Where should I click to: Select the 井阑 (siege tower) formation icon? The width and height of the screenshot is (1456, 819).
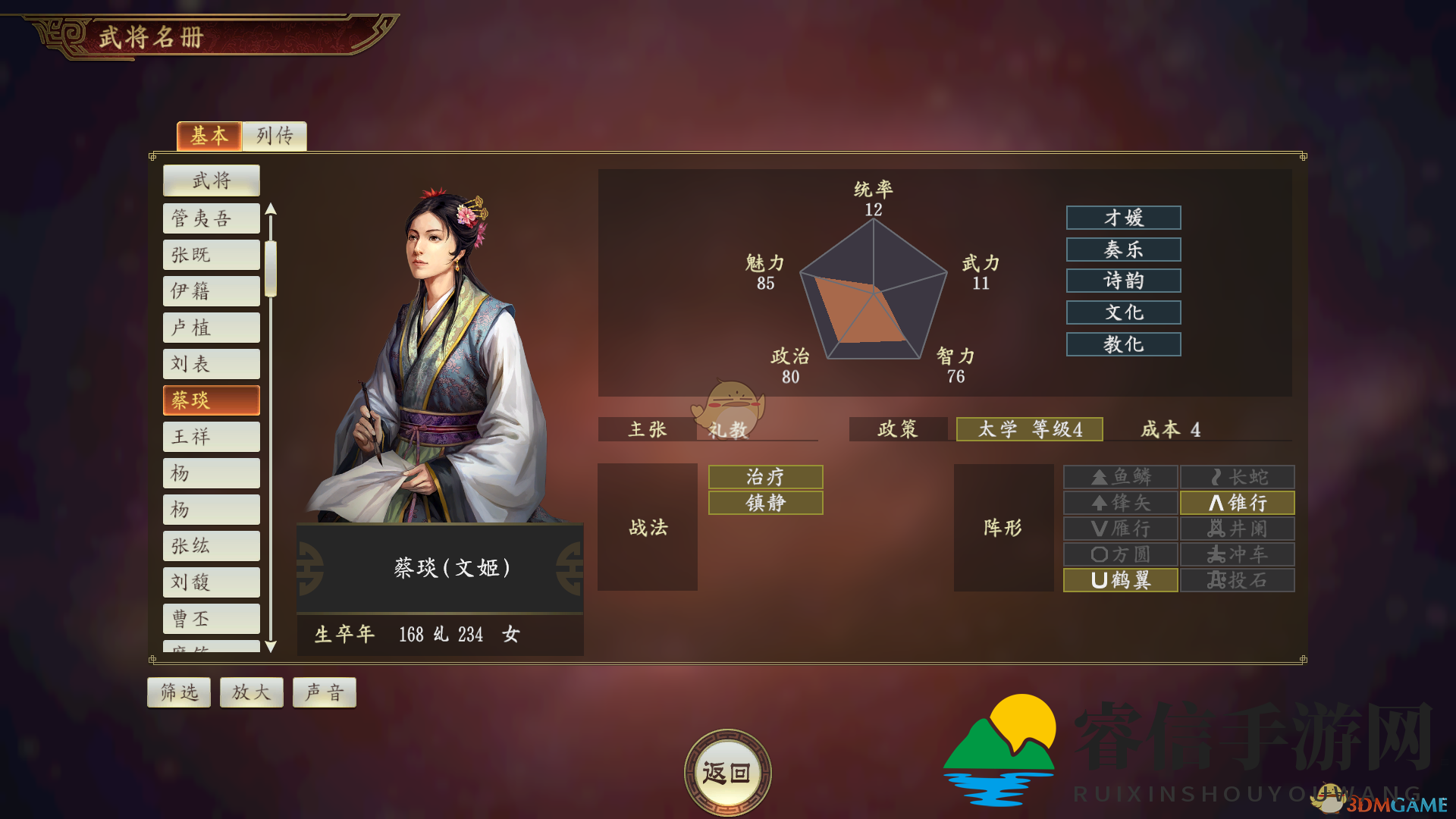click(x=1237, y=529)
